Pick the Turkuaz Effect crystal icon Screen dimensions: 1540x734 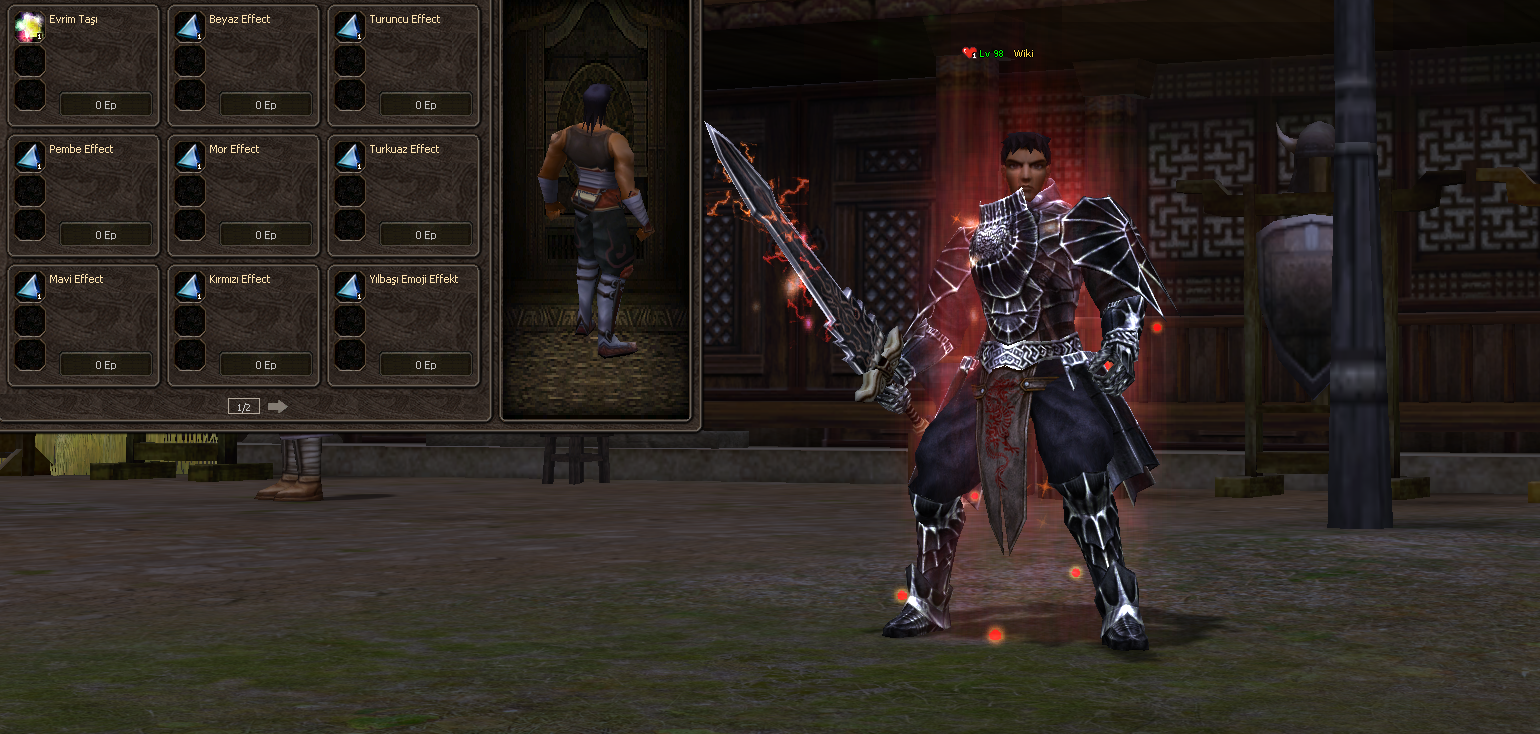pos(349,157)
